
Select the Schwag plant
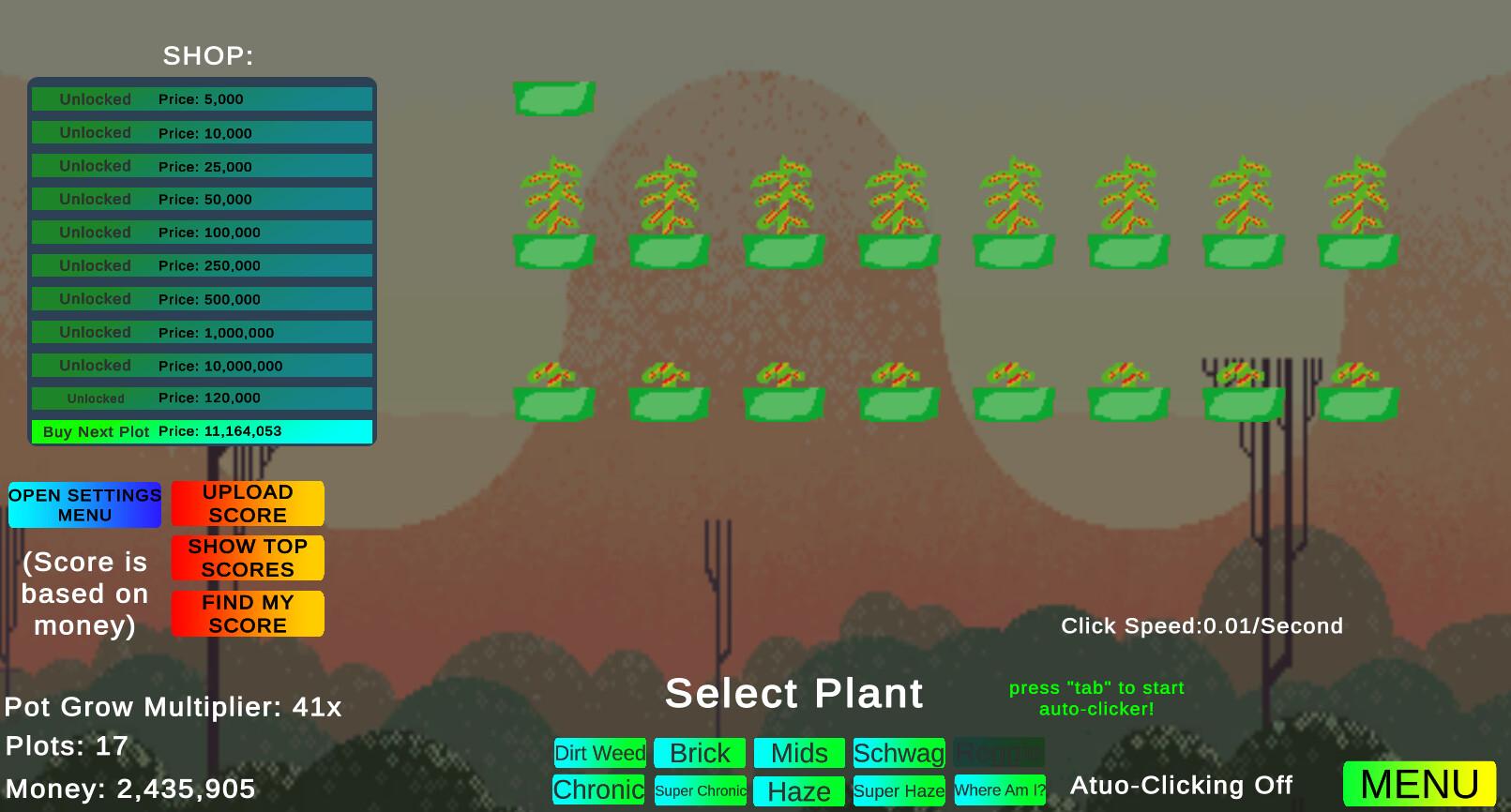(x=899, y=753)
